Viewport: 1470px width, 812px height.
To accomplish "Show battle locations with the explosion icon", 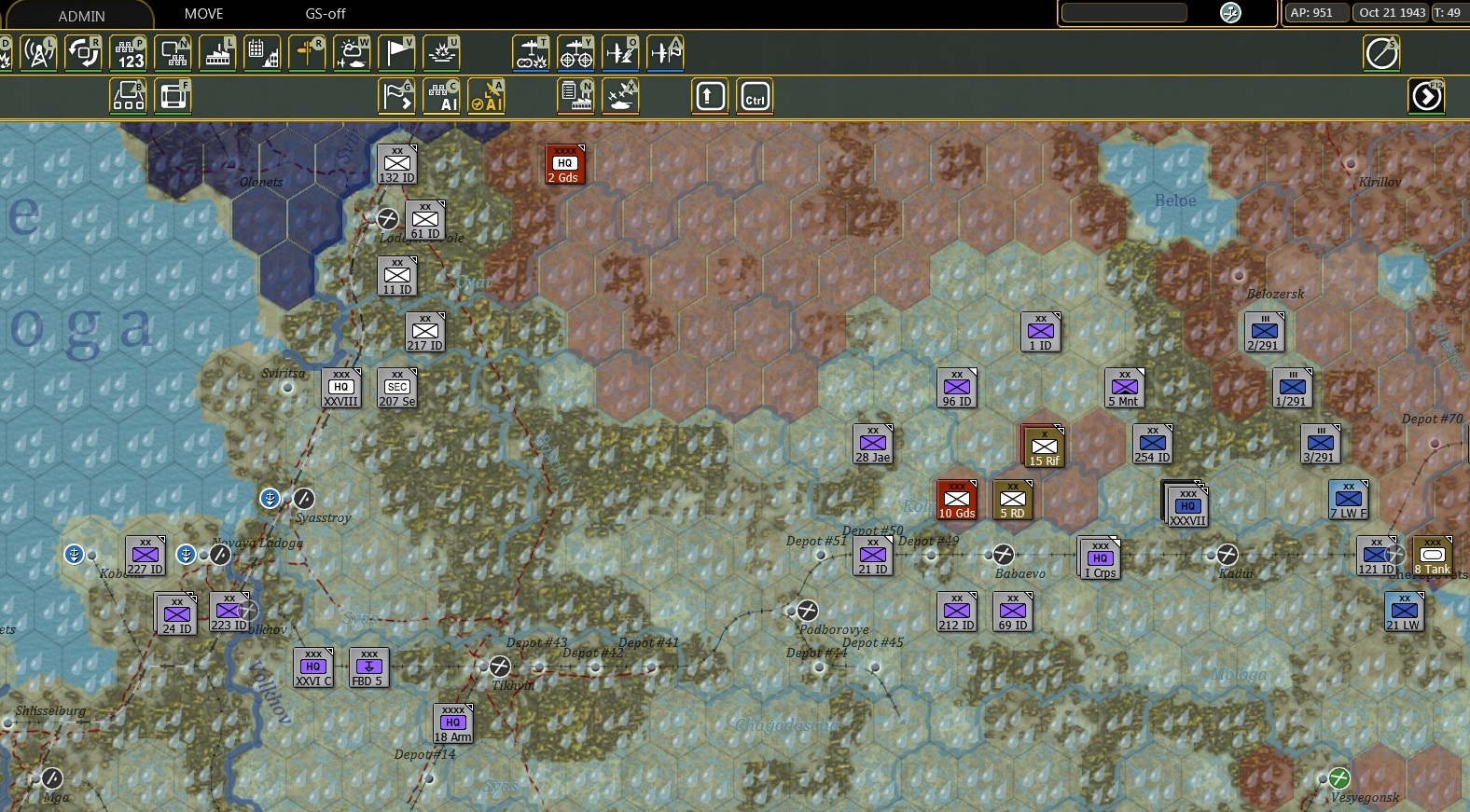I will [441, 53].
